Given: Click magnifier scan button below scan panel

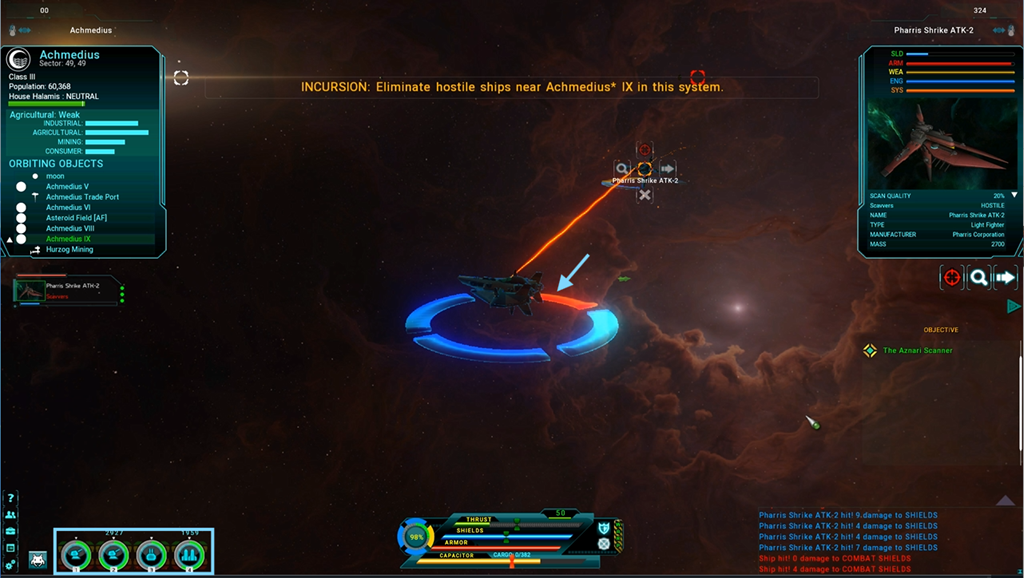Looking at the screenshot, I should [979, 278].
